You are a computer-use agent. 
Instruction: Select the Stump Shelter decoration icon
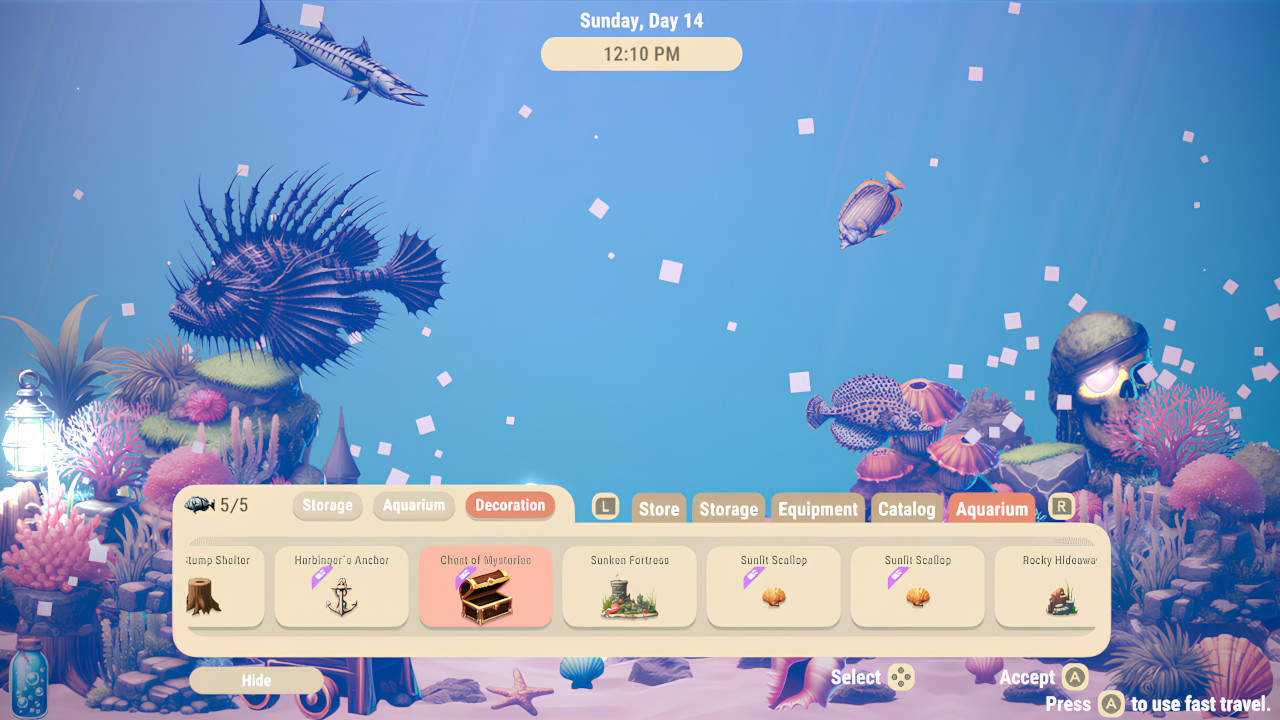point(221,588)
